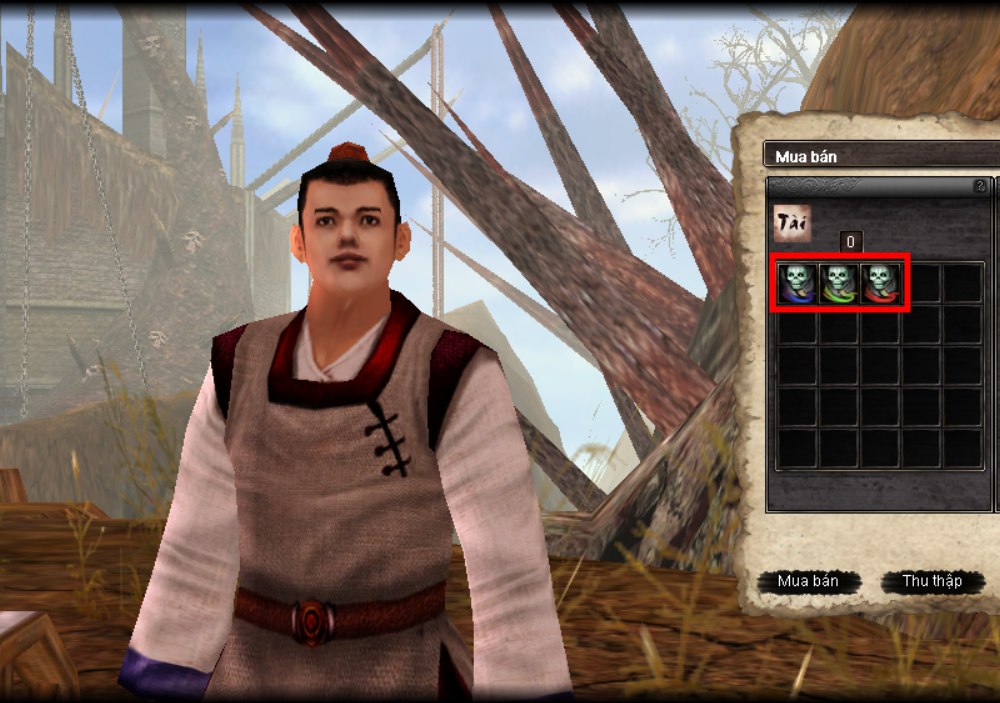Open the Thu thập option
The height and width of the screenshot is (703, 1000).
tap(932, 581)
